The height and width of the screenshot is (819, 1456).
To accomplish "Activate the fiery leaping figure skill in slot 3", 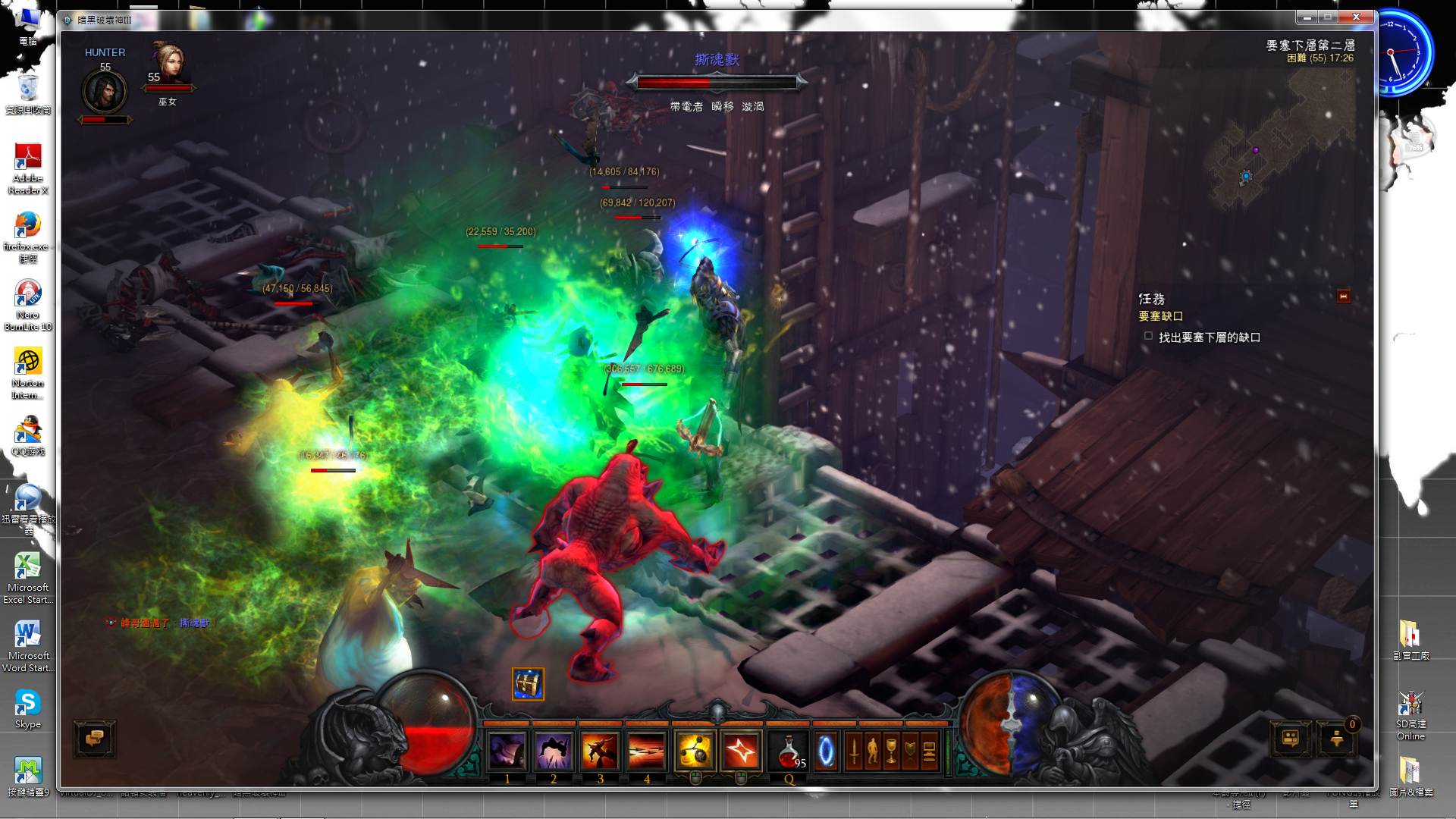I will click(600, 752).
